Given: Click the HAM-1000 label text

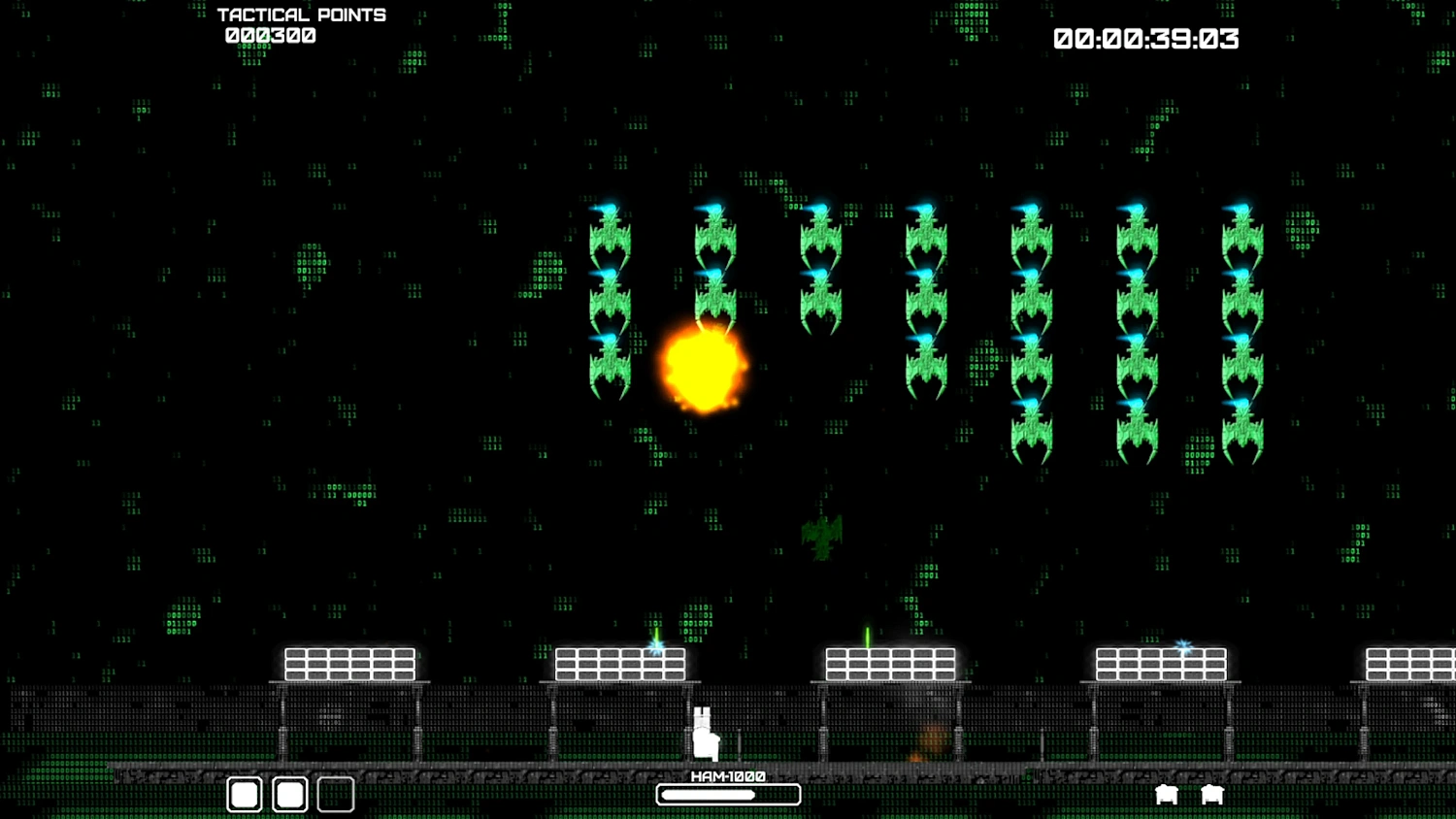Looking at the screenshot, I should [x=728, y=775].
